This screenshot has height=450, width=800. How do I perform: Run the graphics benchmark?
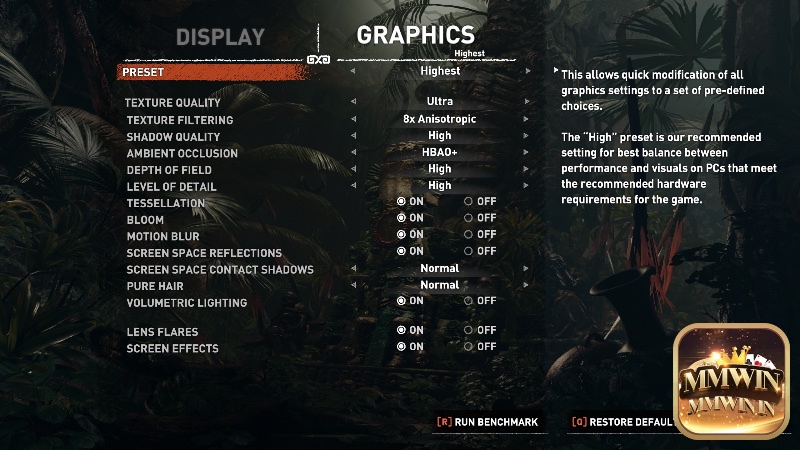[x=487, y=422]
